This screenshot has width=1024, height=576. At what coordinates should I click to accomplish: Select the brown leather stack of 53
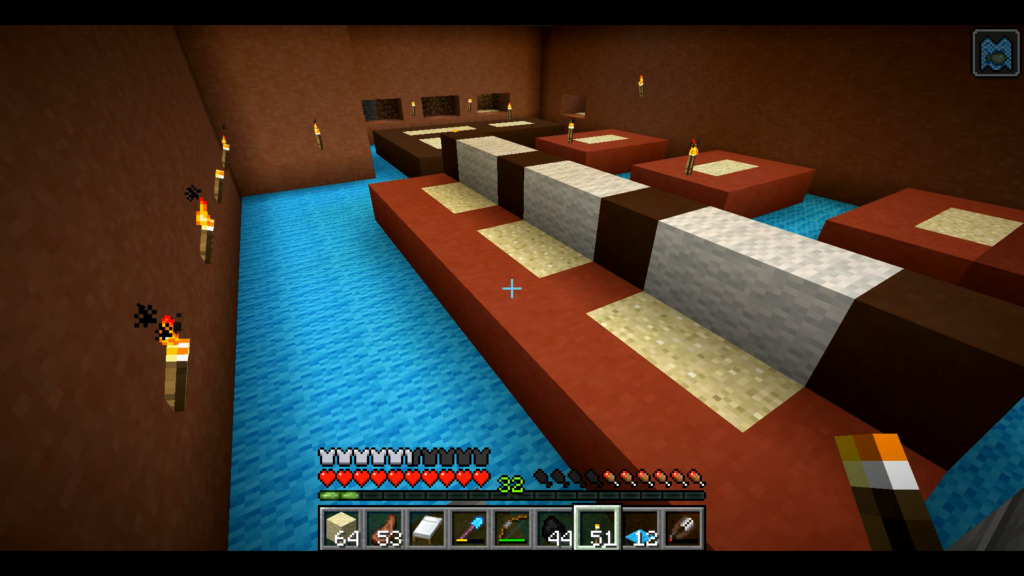[x=383, y=527]
